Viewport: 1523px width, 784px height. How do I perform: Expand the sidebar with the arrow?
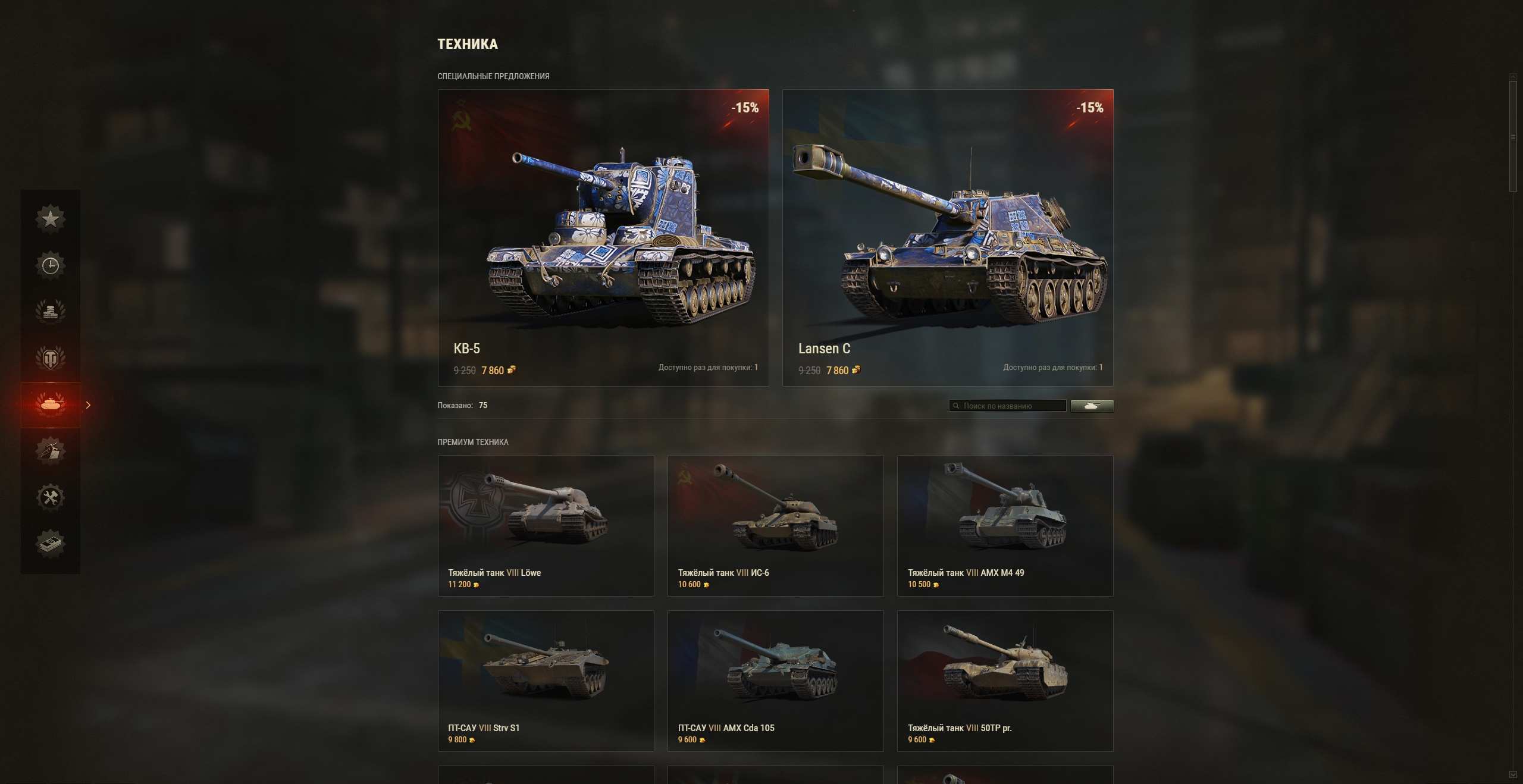(x=89, y=405)
